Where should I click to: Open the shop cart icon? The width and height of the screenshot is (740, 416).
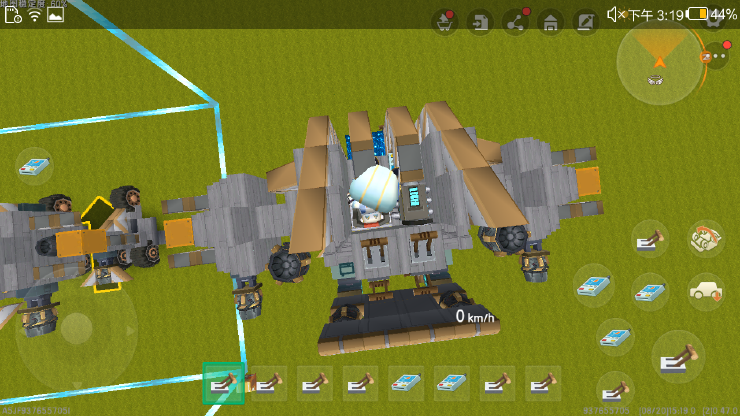click(445, 22)
